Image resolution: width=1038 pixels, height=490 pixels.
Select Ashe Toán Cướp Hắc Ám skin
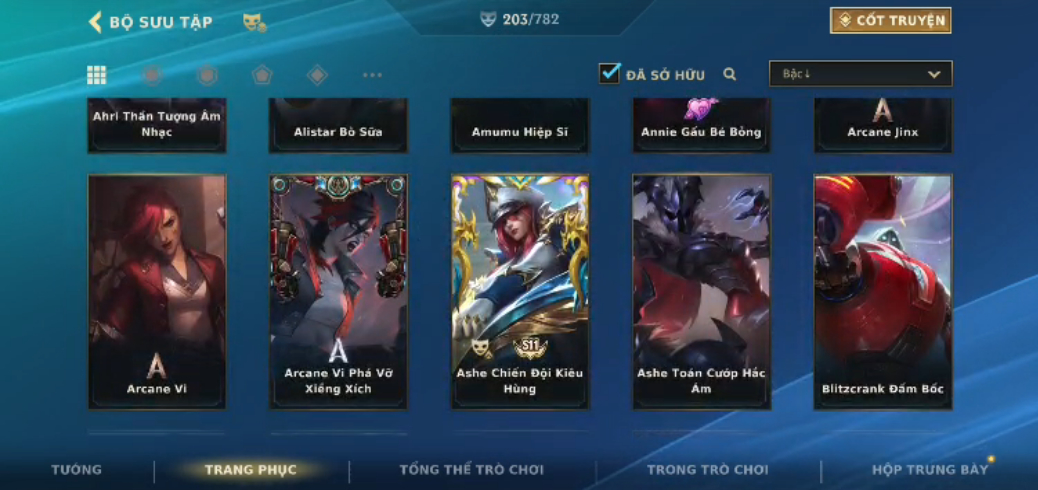[701, 291]
